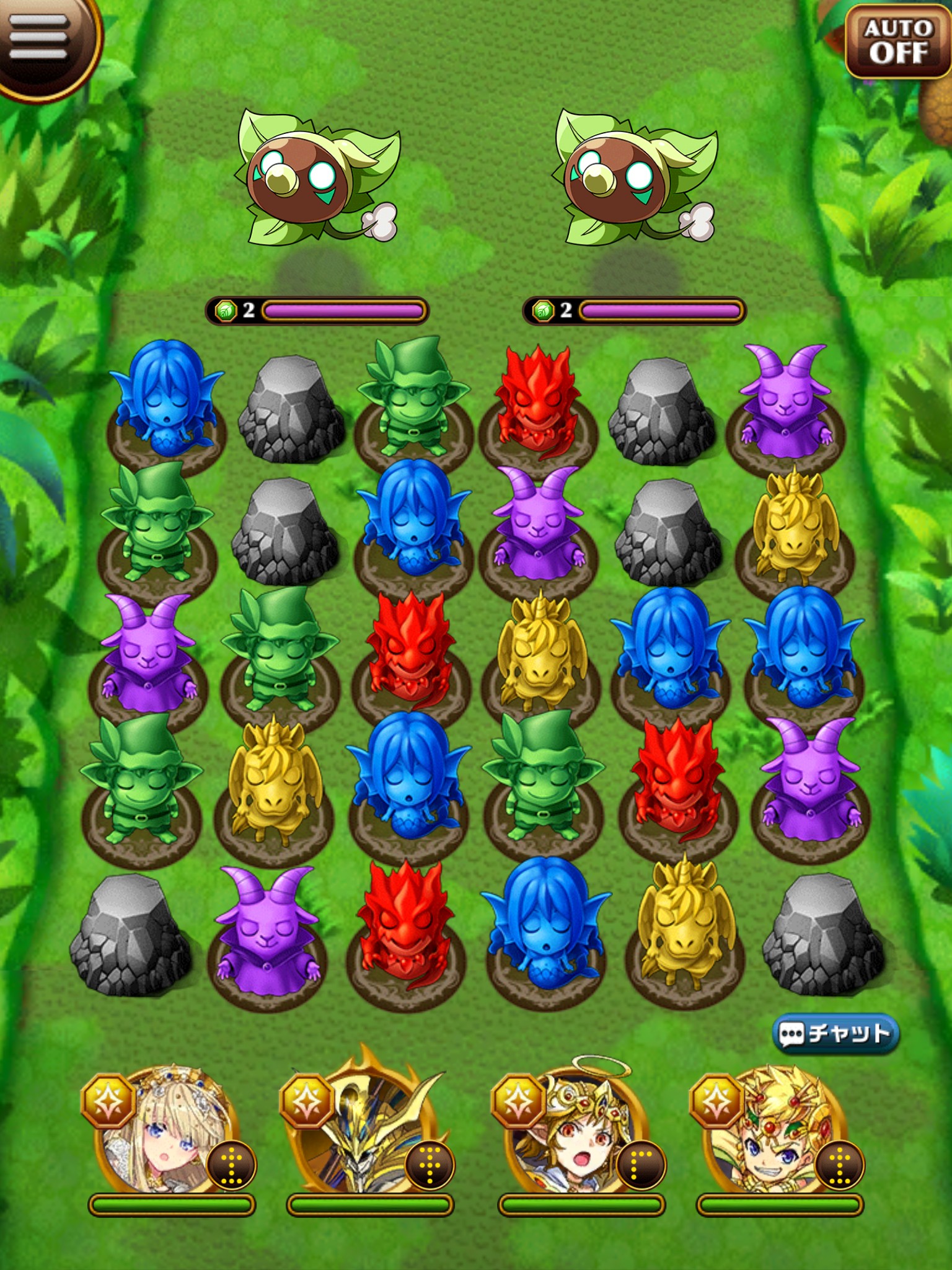Image resolution: width=952 pixels, height=1270 pixels.
Task: Open the hamburger menu
Action: [38, 38]
